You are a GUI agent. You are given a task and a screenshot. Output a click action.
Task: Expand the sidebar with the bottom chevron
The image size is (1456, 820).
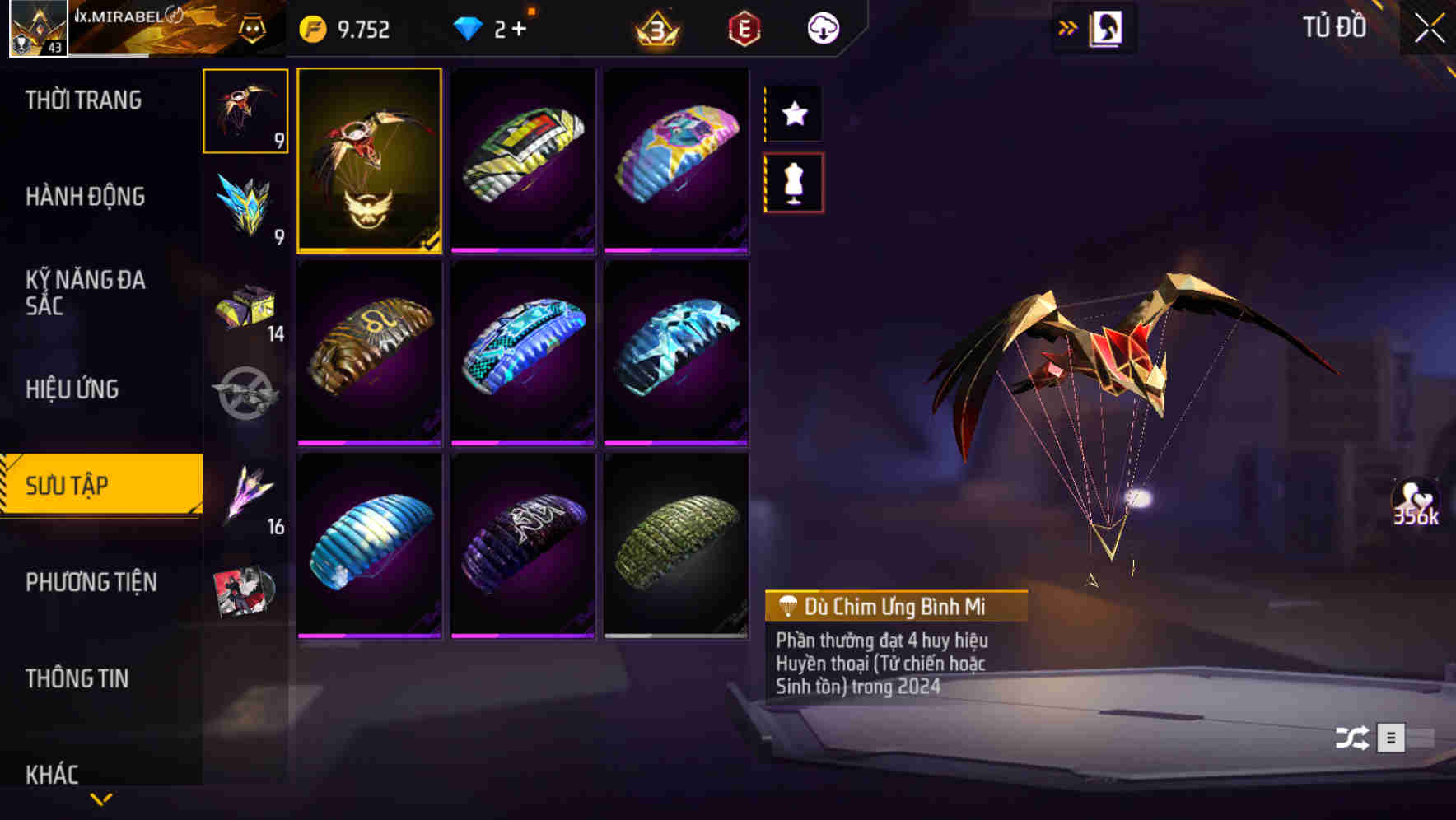coord(100,800)
